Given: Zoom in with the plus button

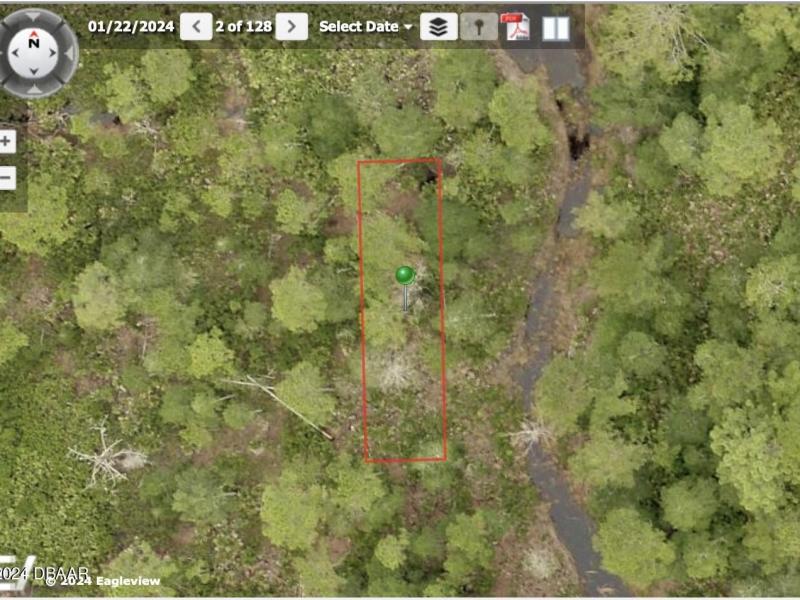Looking at the screenshot, I should [7, 142].
